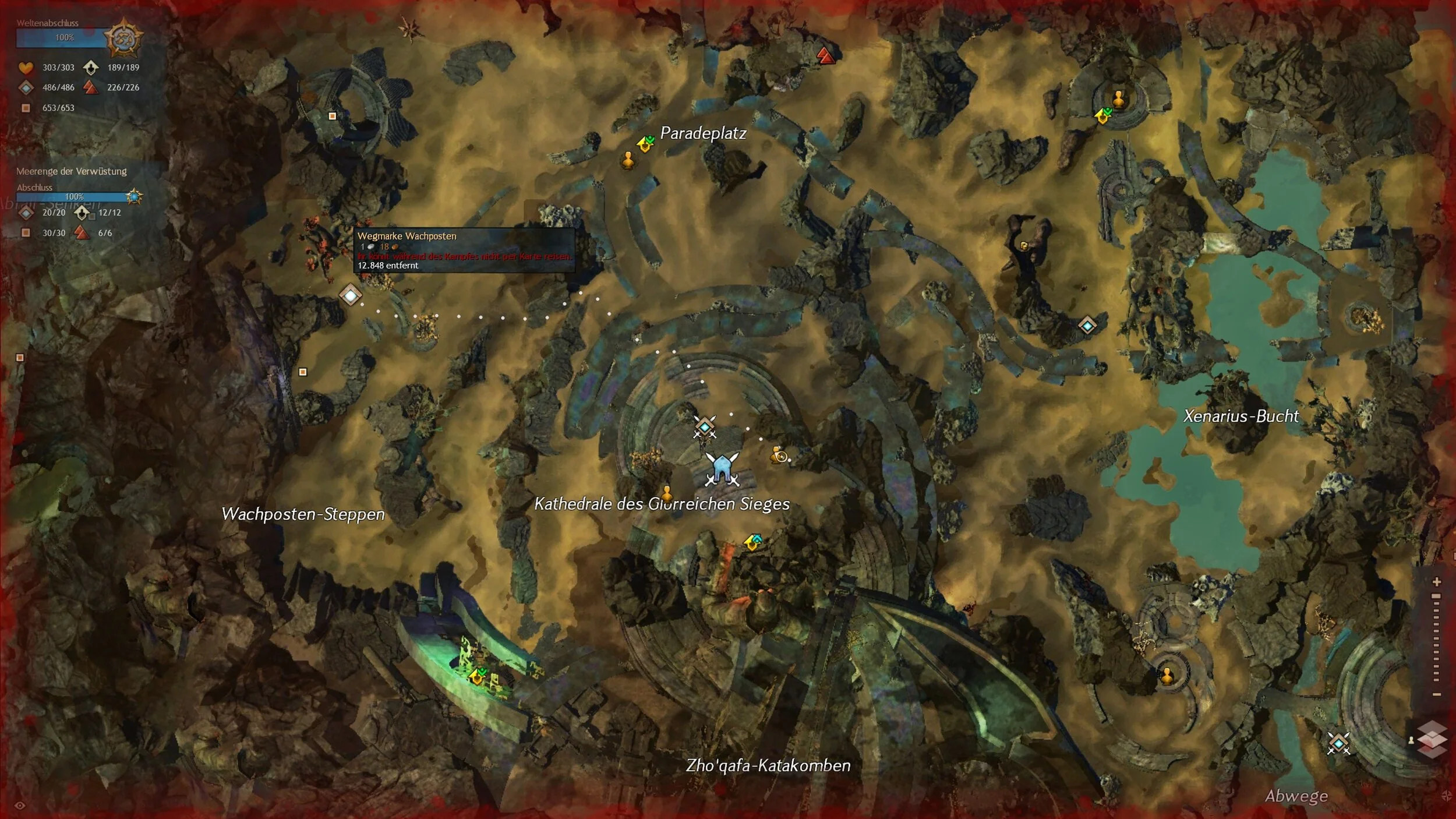Zoom out with the map's minus button
1456x819 pixels.
click(1437, 694)
